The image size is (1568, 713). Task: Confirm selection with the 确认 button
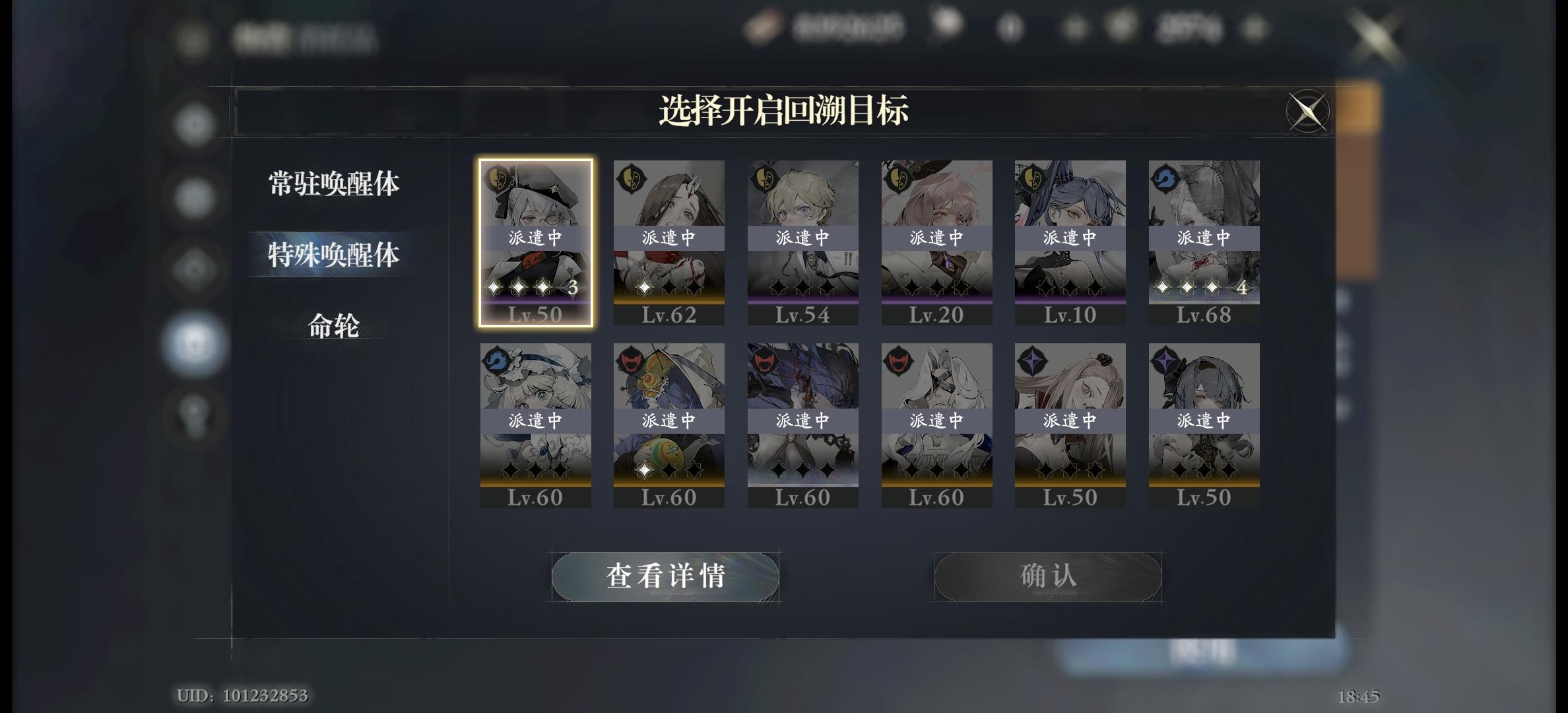click(1048, 574)
